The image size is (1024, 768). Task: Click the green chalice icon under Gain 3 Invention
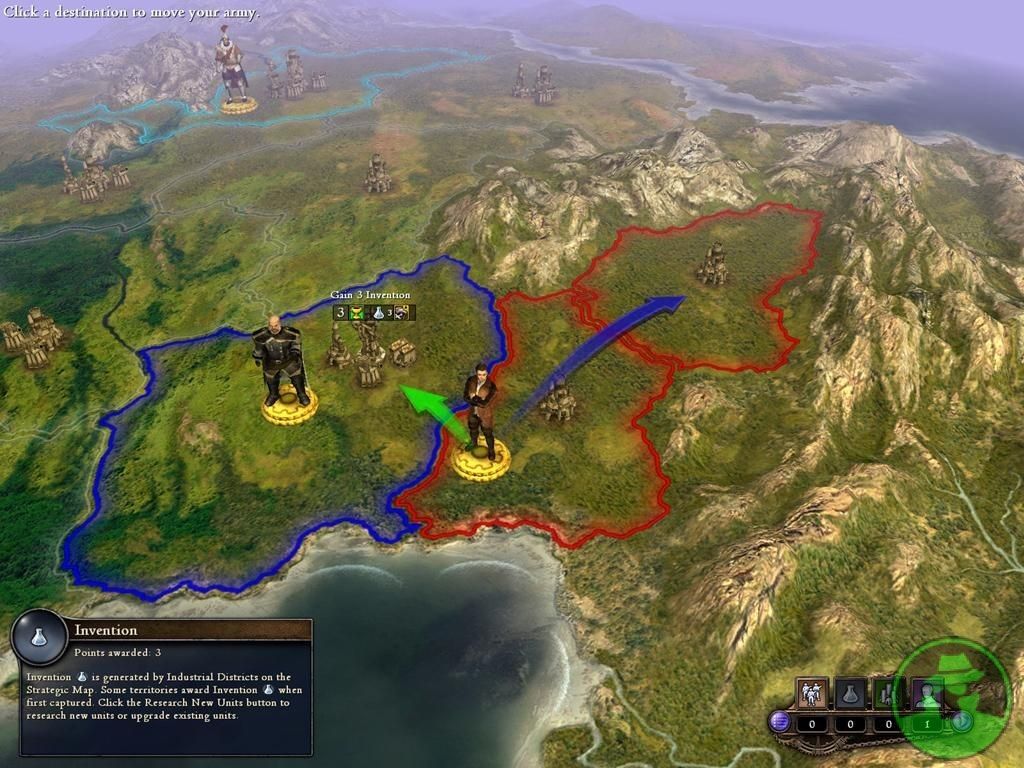356,313
